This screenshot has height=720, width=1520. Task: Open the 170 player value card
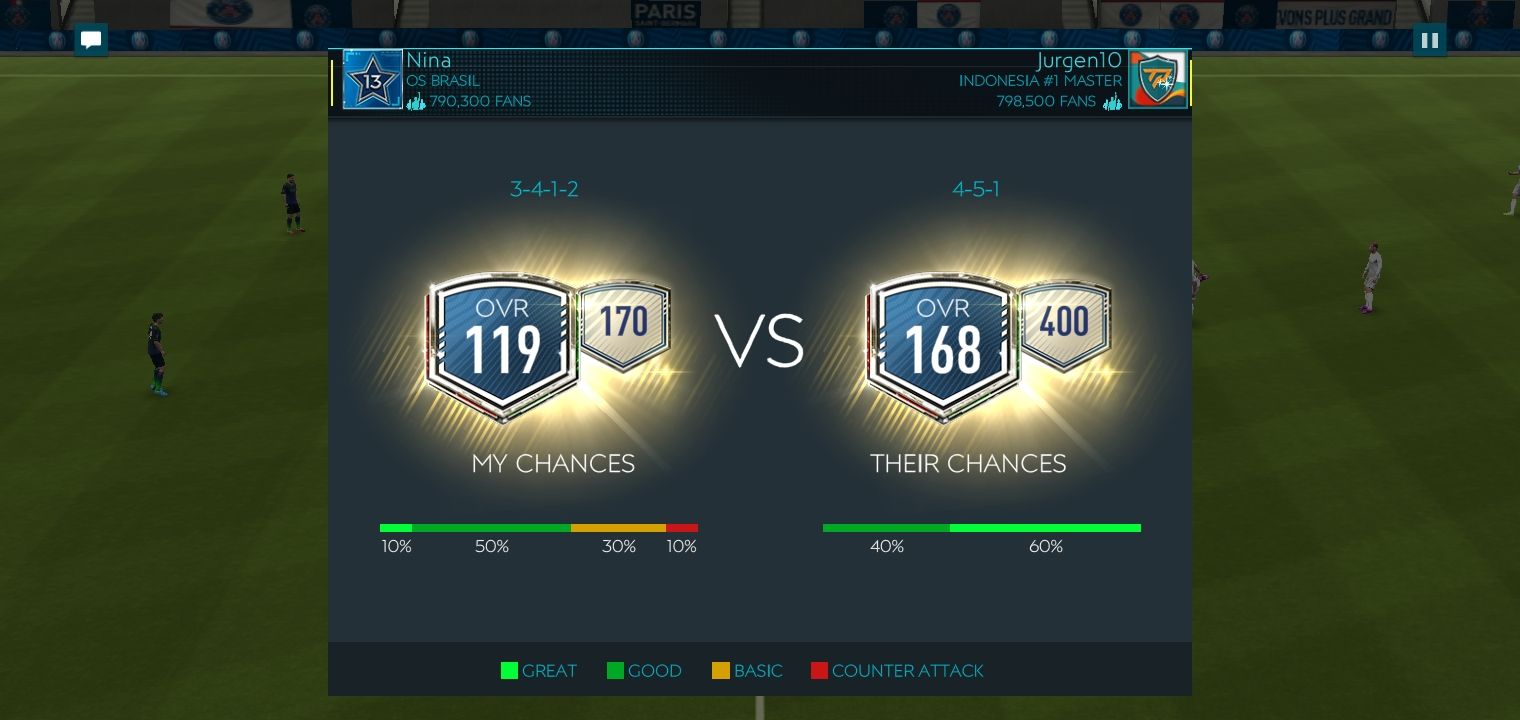click(622, 320)
